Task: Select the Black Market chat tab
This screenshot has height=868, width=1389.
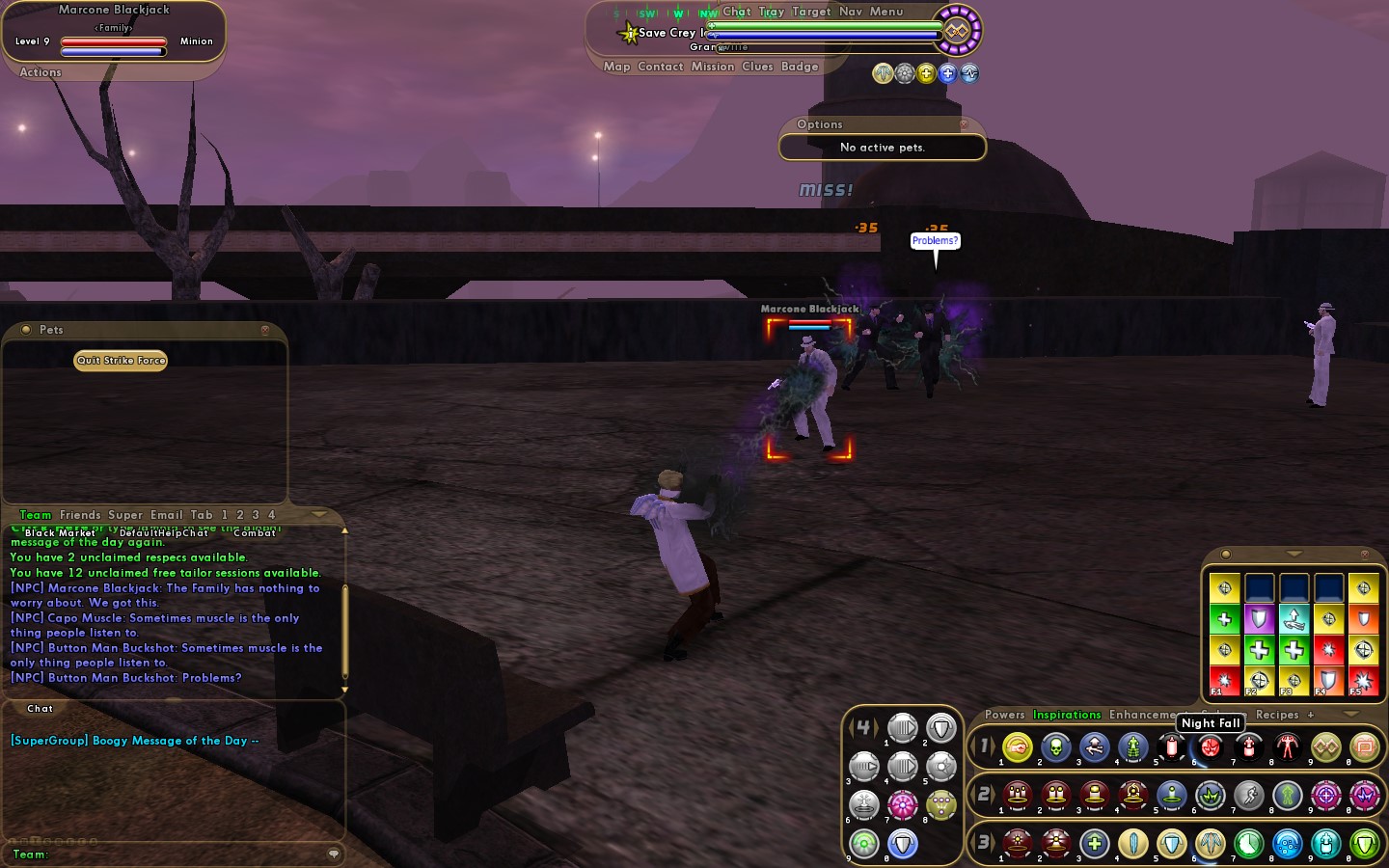Action: (60, 532)
